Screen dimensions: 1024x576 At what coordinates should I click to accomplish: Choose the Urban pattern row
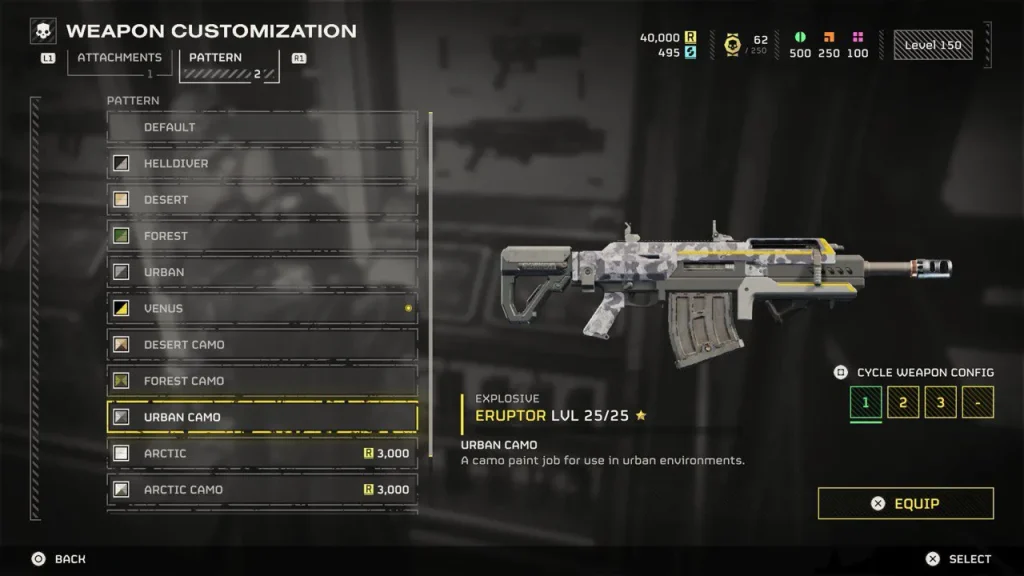[x=262, y=272]
